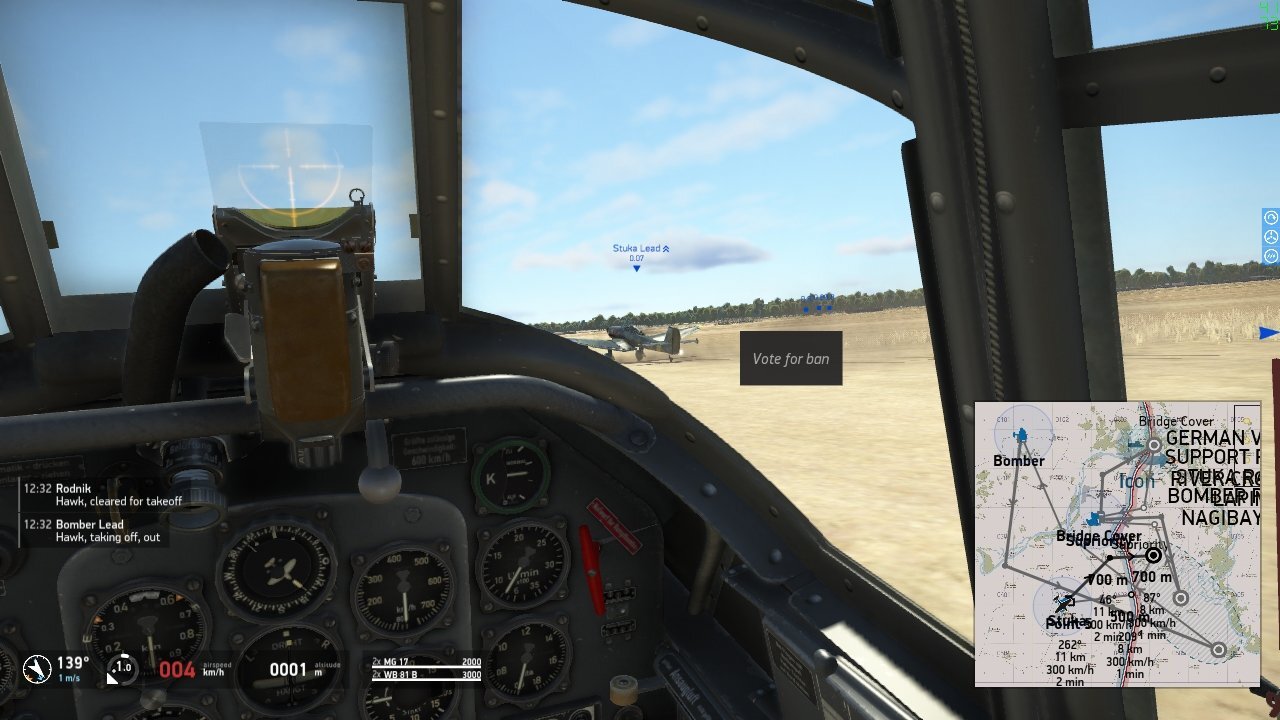Click the compass heading icon in the HUD
The width and height of the screenshot is (1280, 720).
tap(38, 668)
